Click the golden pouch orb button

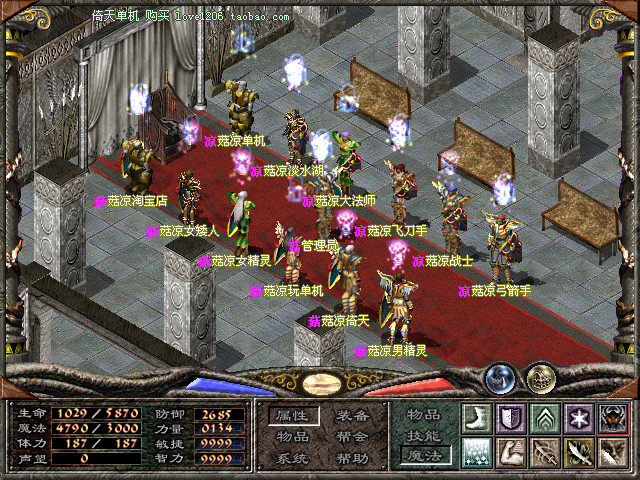click(x=540, y=378)
